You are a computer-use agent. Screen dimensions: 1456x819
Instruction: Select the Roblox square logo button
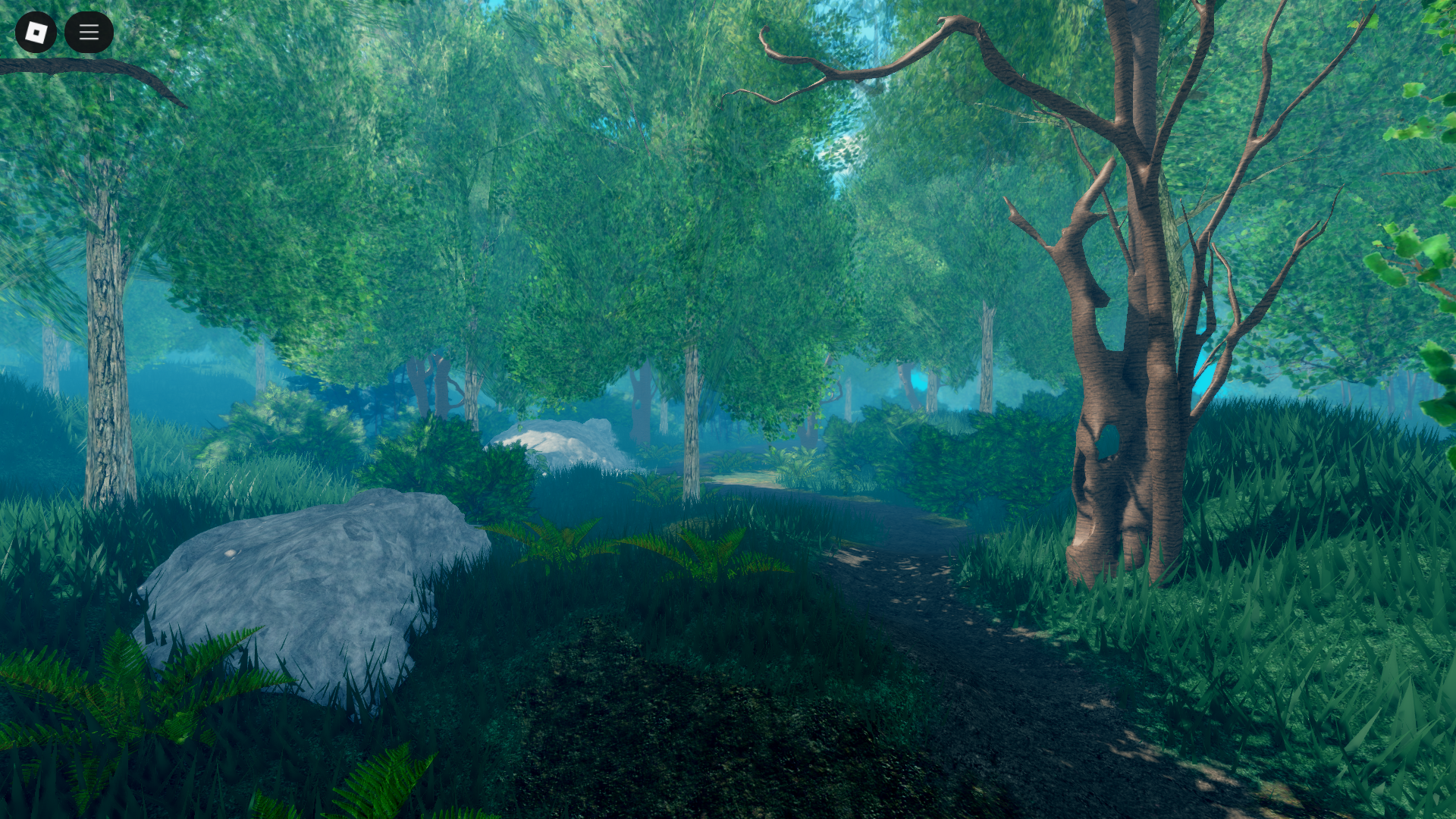[x=36, y=33]
